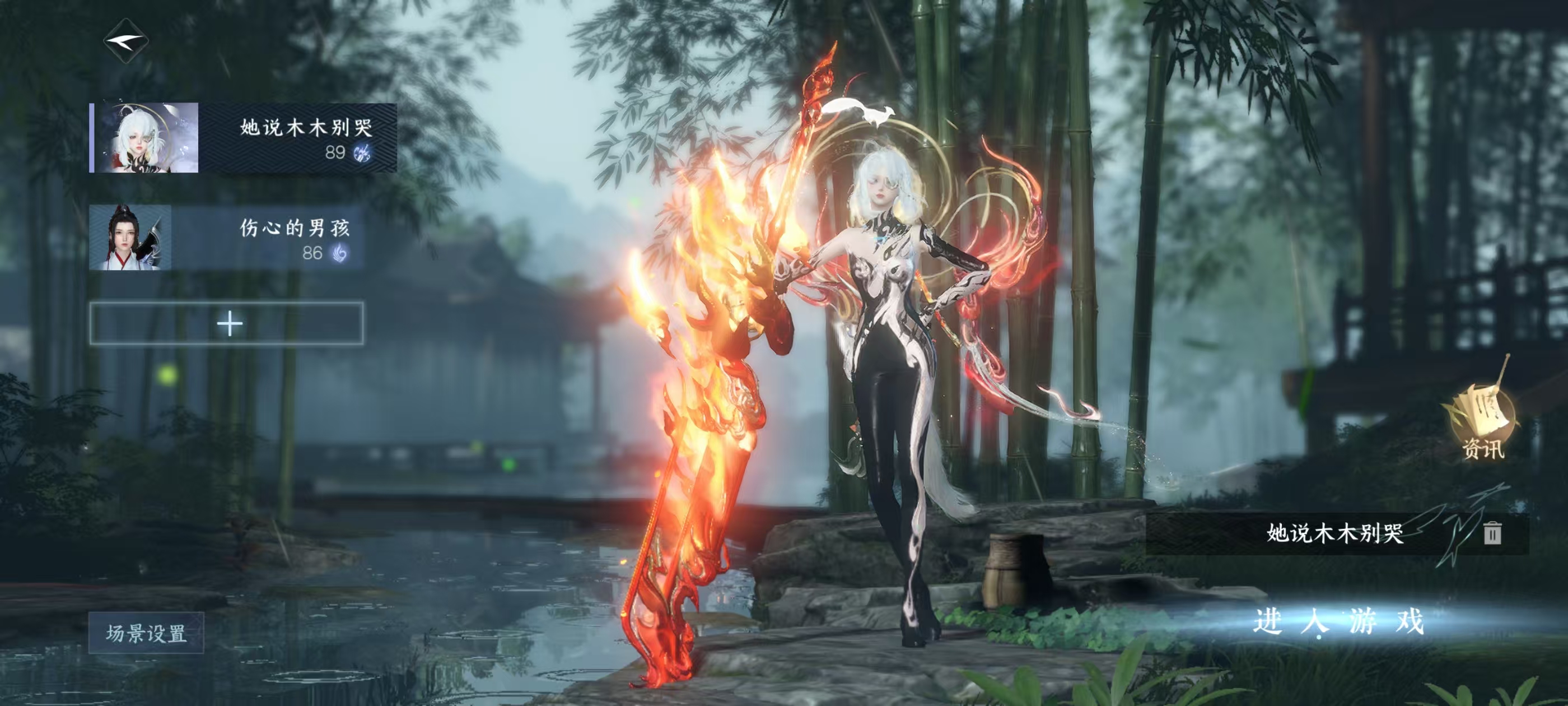Image resolution: width=1568 pixels, height=706 pixels.
Task: Click 进入游戏 to enter the game
Action: pyautogui.click(x=1338, y=622)
